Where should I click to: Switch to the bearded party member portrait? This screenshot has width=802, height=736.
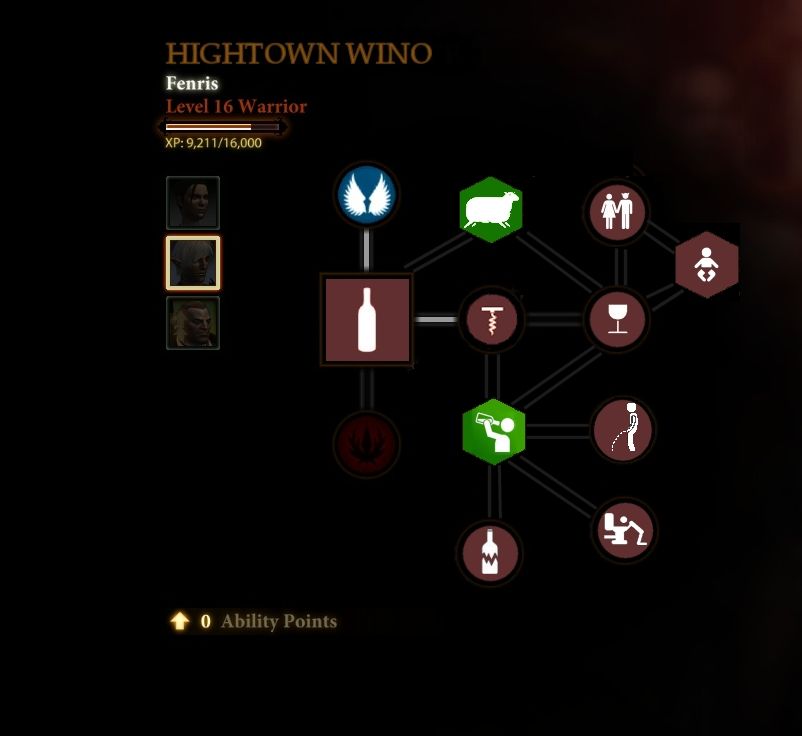(x=193, y=323)
